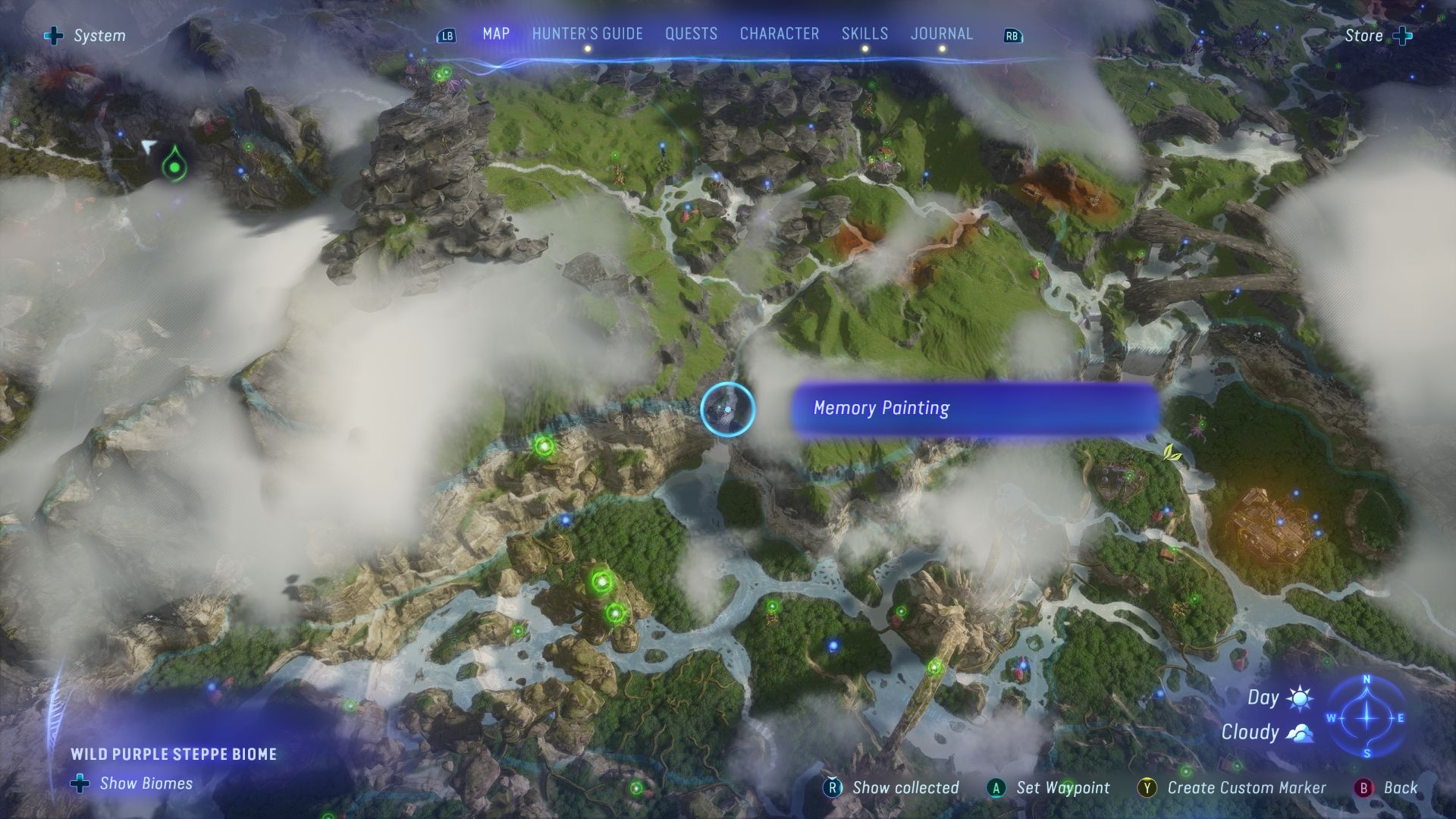Switch to the SKILLS section
Viewport: 1456px width, 819px height.
[864, 33]
